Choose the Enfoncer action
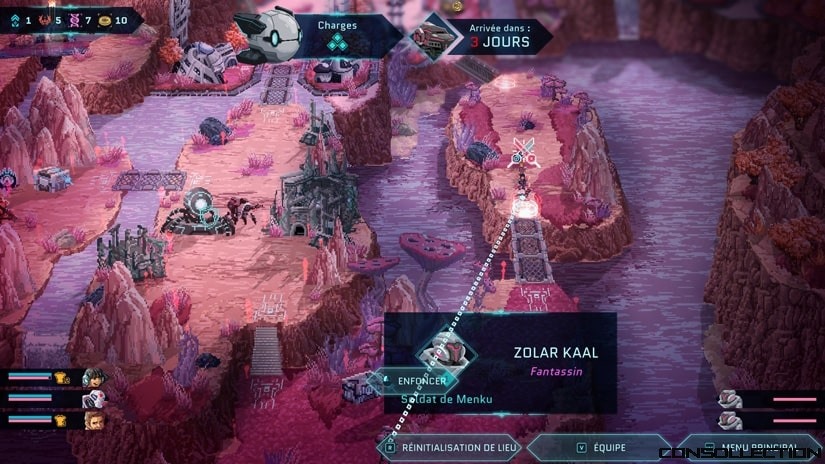Viewport: 825px width, 464px height. 418,381
